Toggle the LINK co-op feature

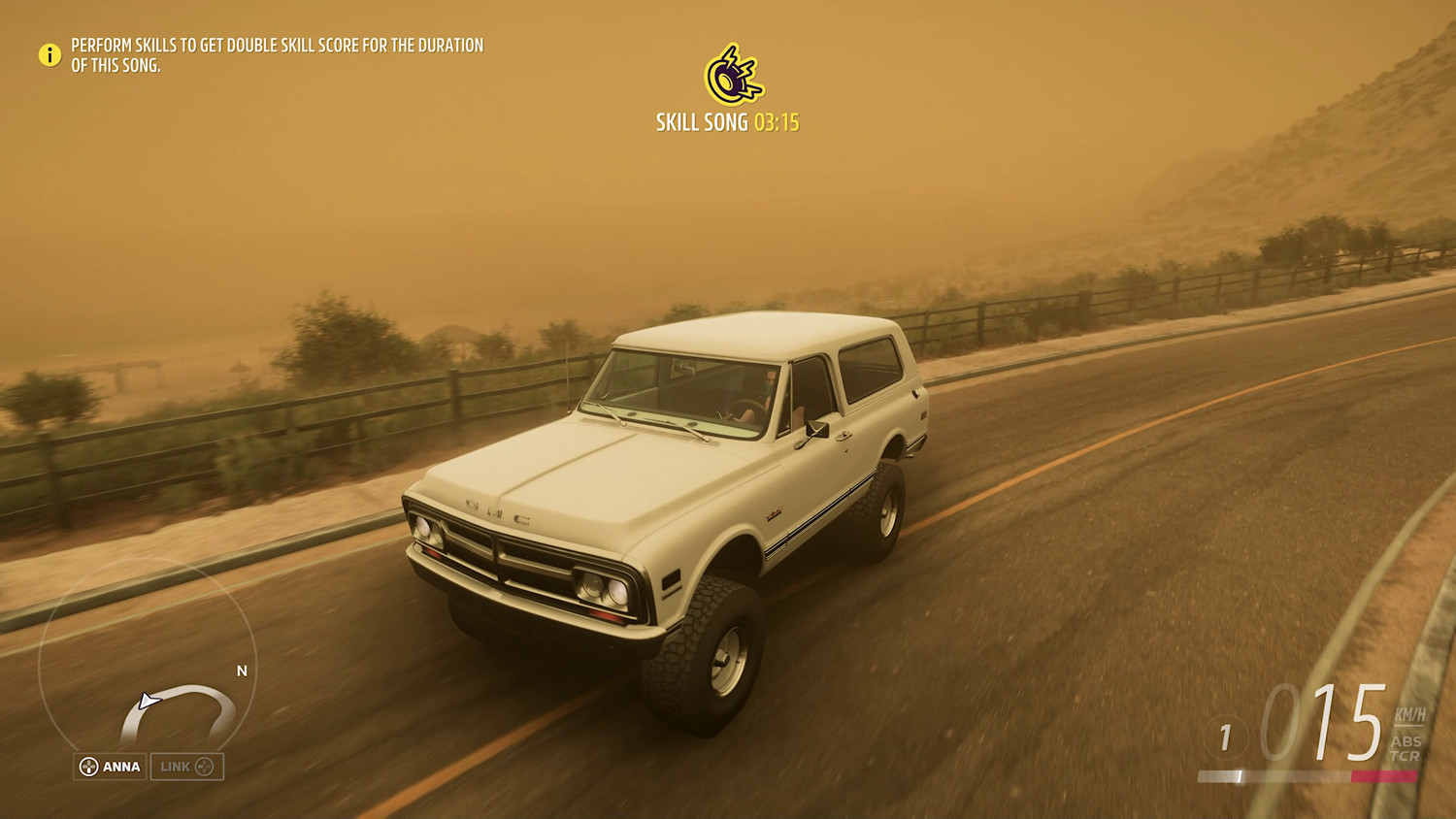pyautogui.click(x=187, y=767)
